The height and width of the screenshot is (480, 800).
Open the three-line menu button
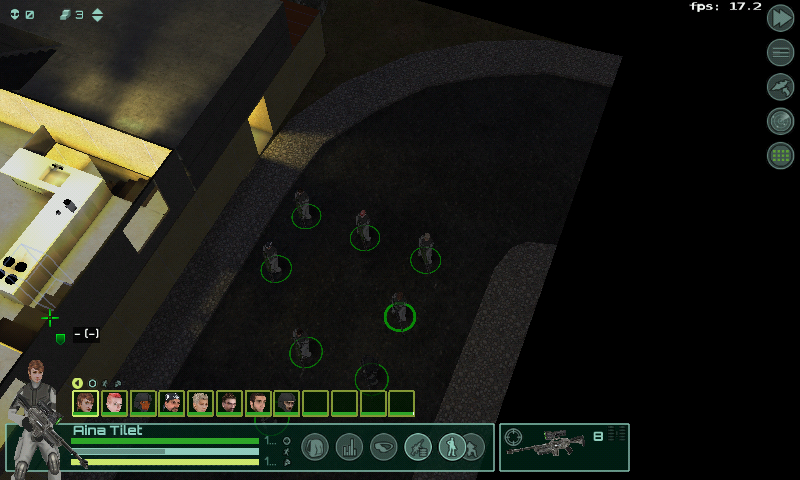(780, 52)
